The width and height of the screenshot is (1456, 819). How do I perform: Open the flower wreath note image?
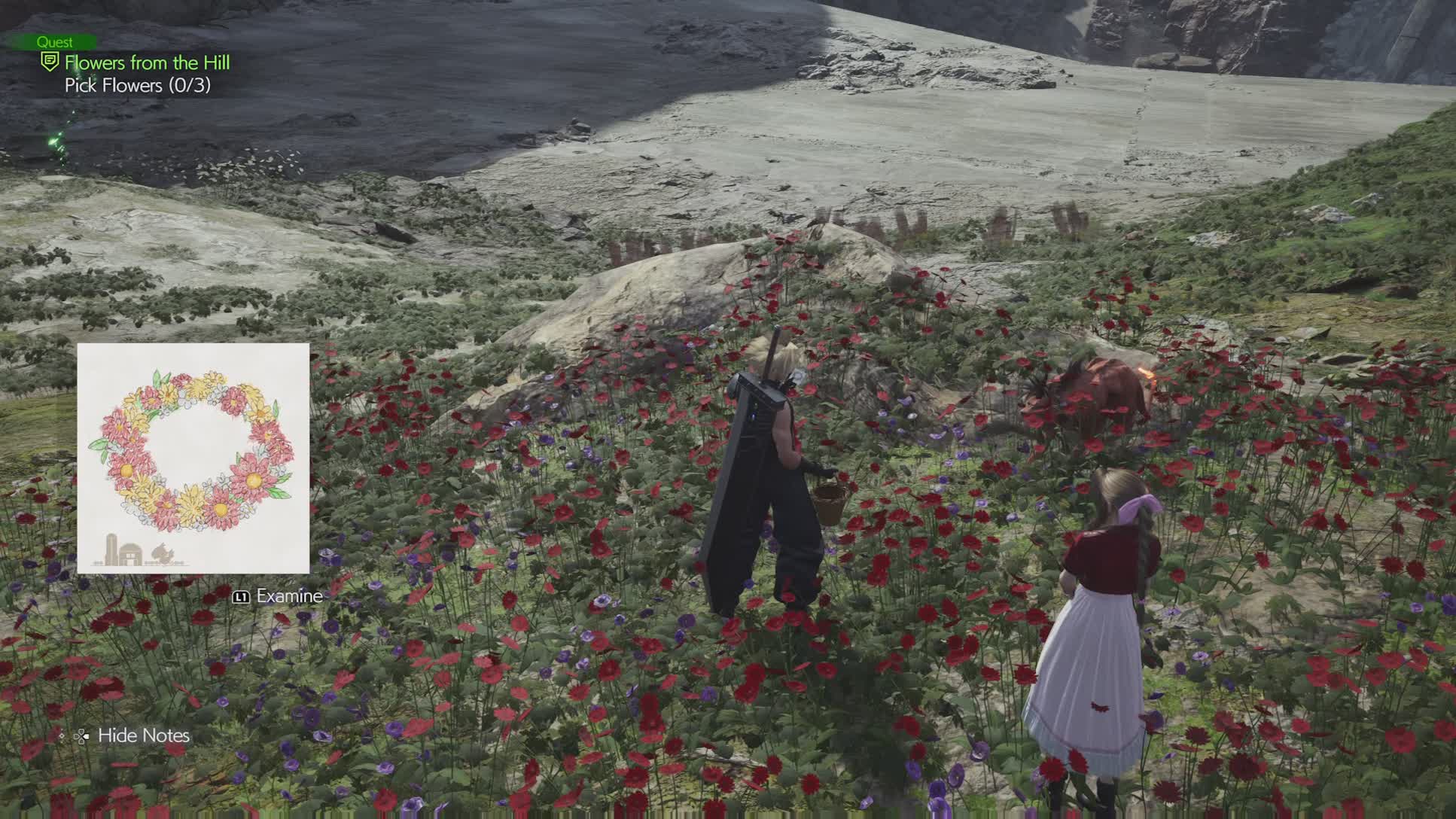pyautogui.click(x=193, y=458)
